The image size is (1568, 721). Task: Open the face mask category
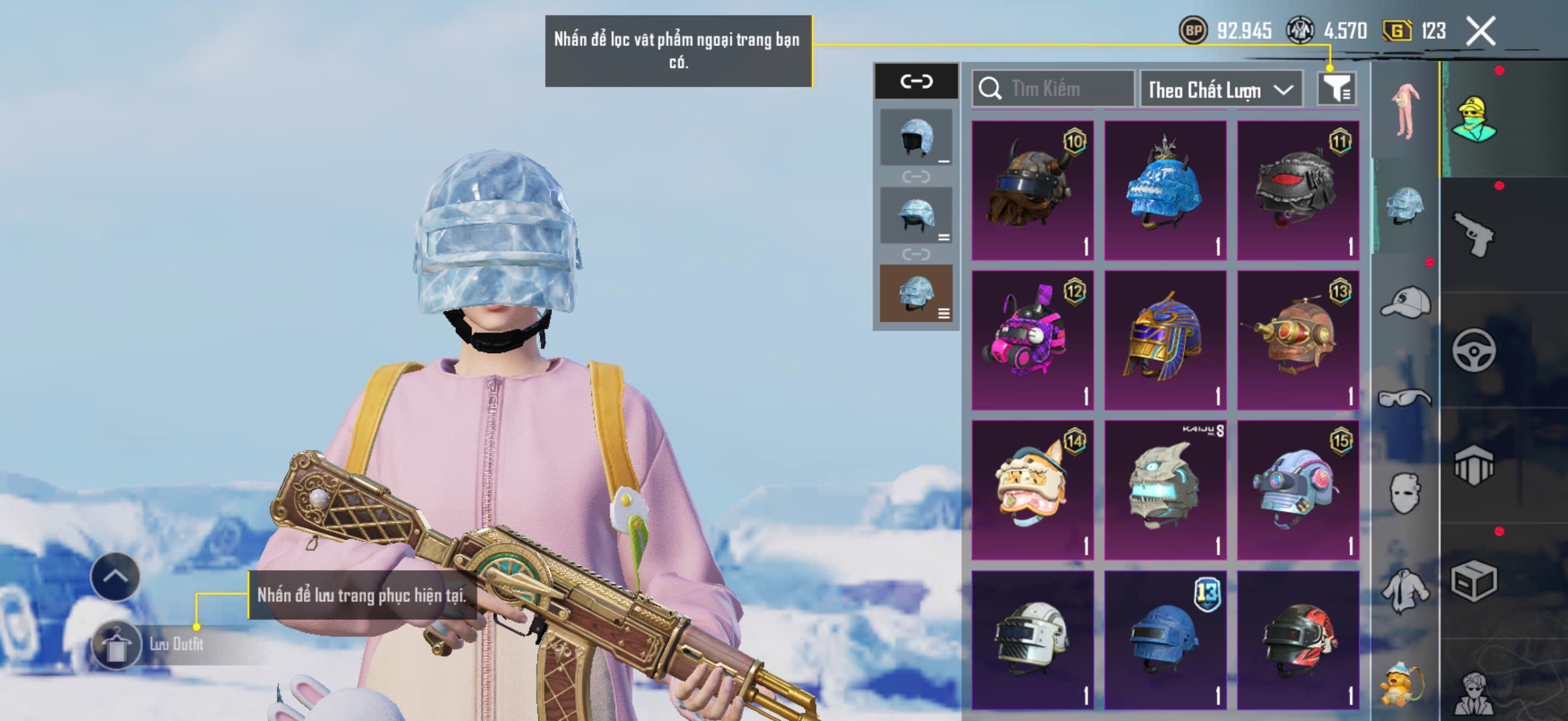click(x=1405, y=493)
